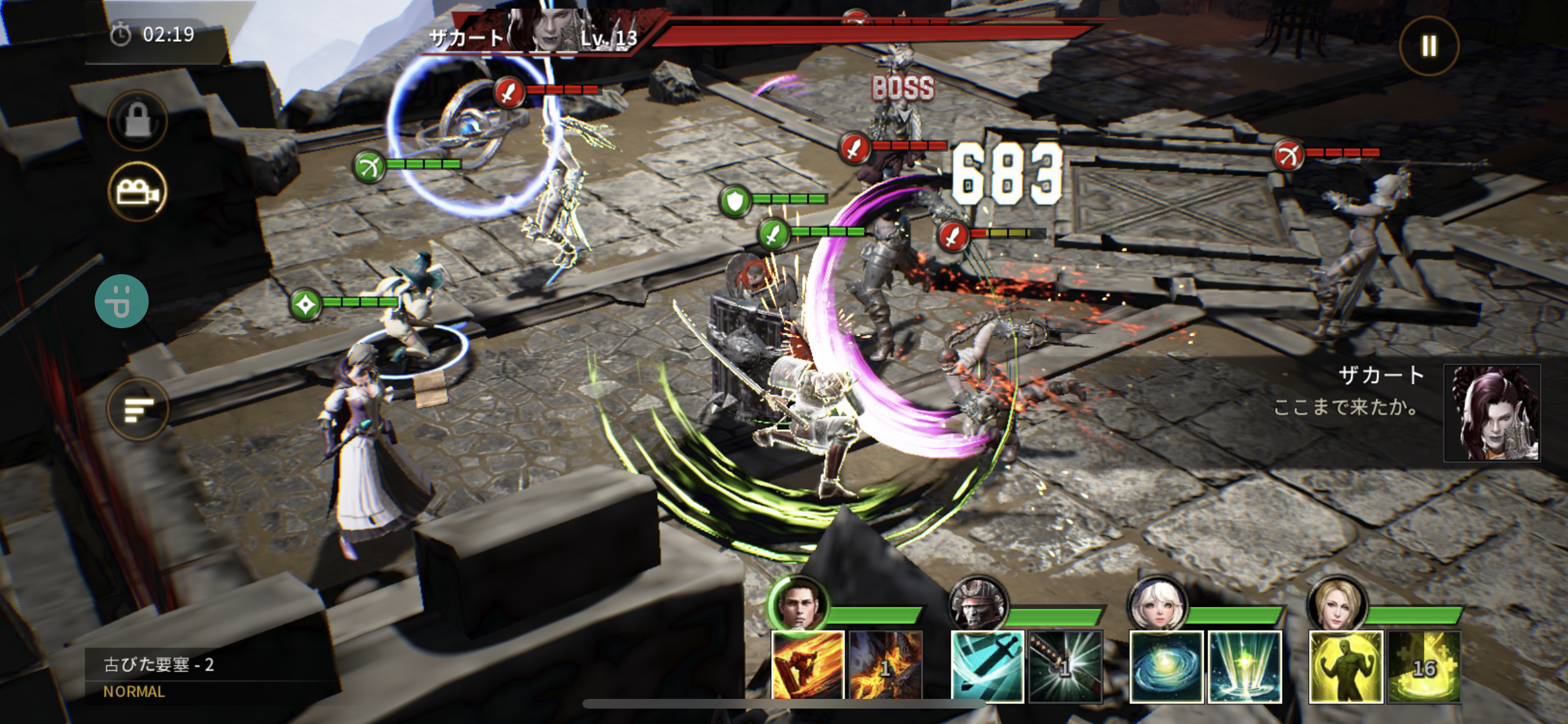Use the flaming strike skill with cooldown
The image size is (1568, 724).
pos(886,665)
